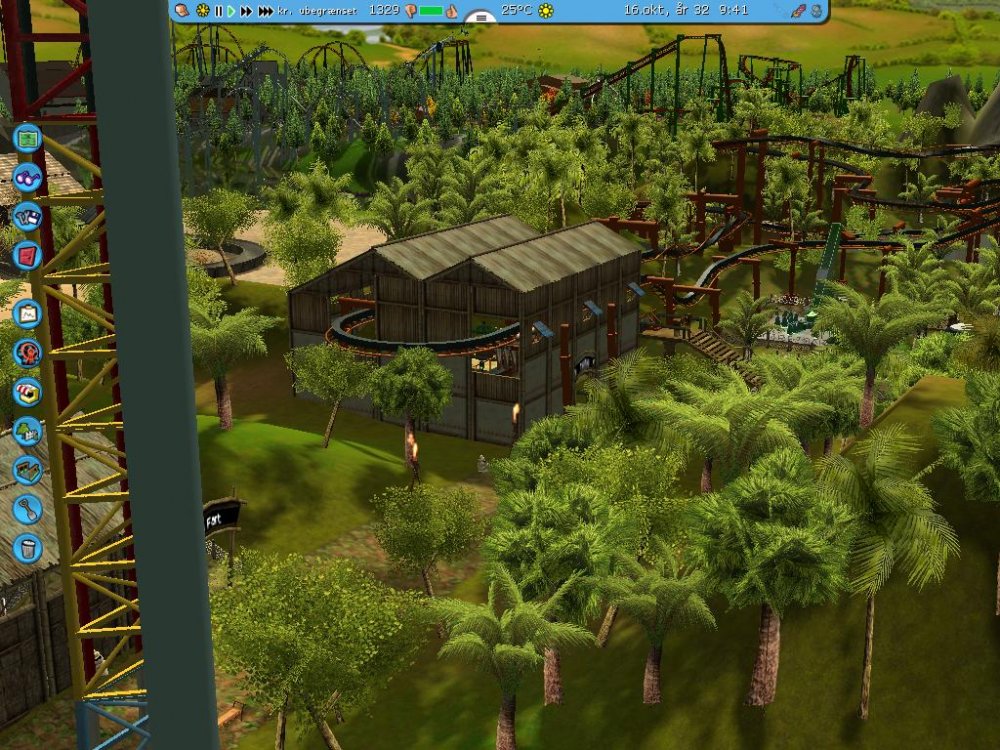
Task: Click the sun weather icon beside temperature
Action: [x=546, y=10]
